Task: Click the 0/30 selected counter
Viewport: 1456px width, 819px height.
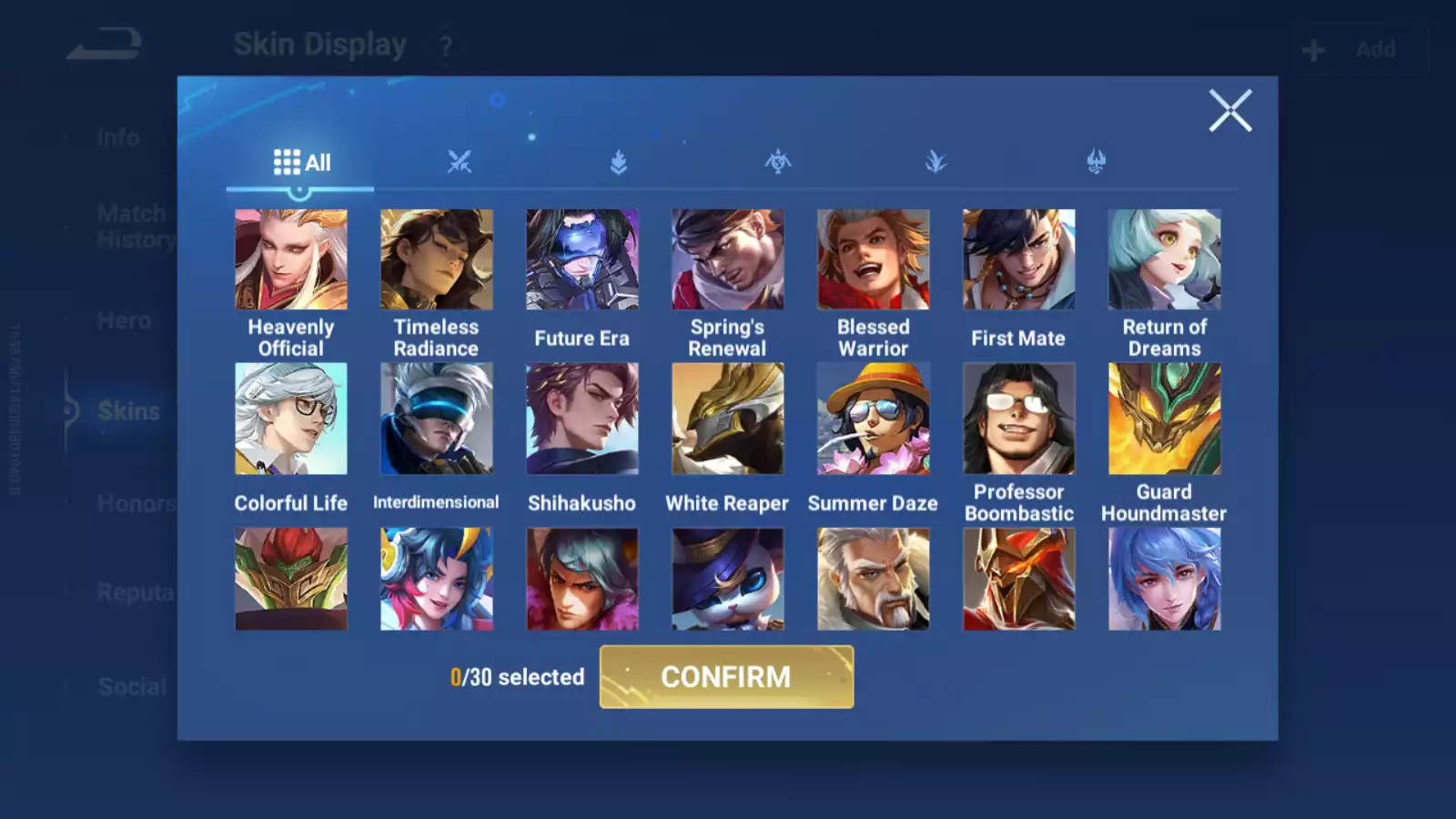Action: click(x=517, y=677)
